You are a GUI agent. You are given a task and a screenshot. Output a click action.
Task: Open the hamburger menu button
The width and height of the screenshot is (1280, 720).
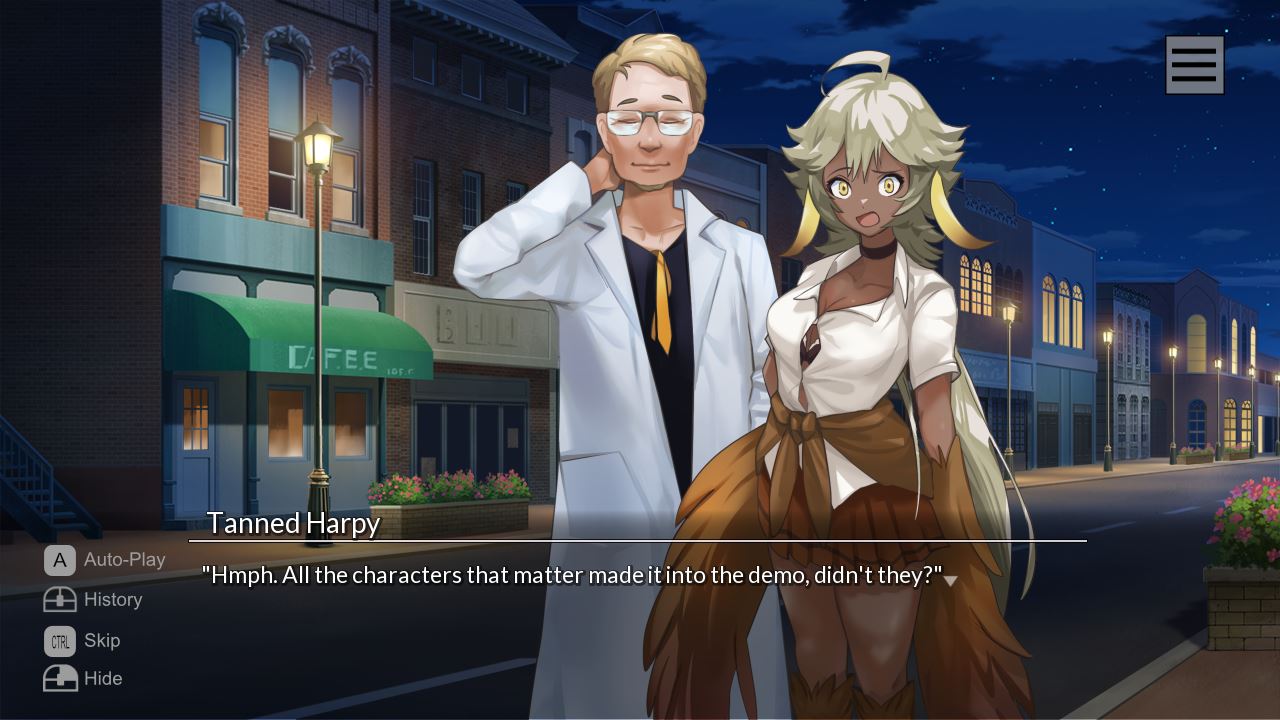point(1194,65)
